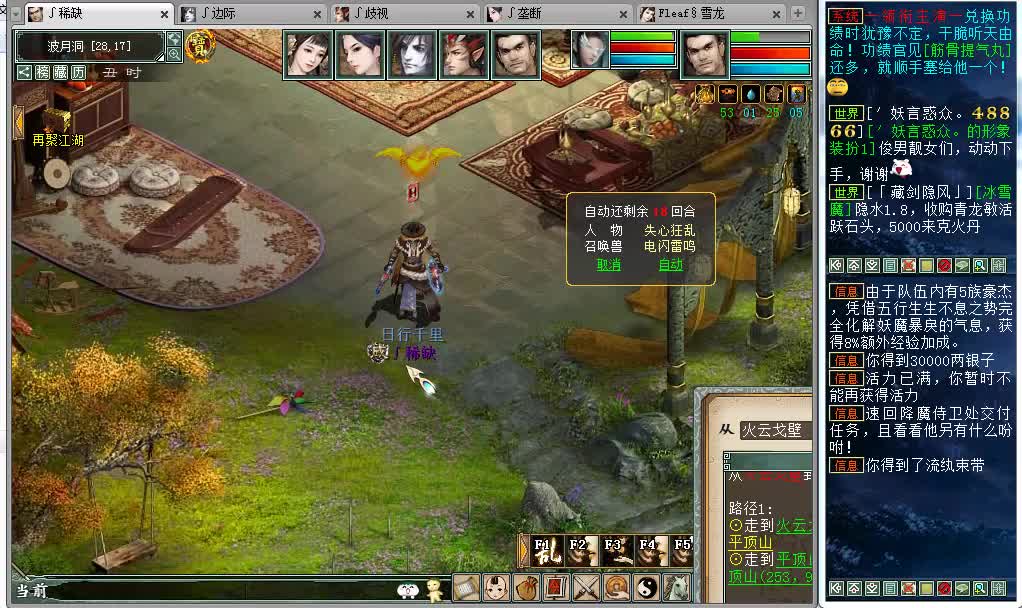The width and height of the screenshot is (1022, 608).
Task: Open the scroll icon in bottom bar
Action: [x=466, y=588]
